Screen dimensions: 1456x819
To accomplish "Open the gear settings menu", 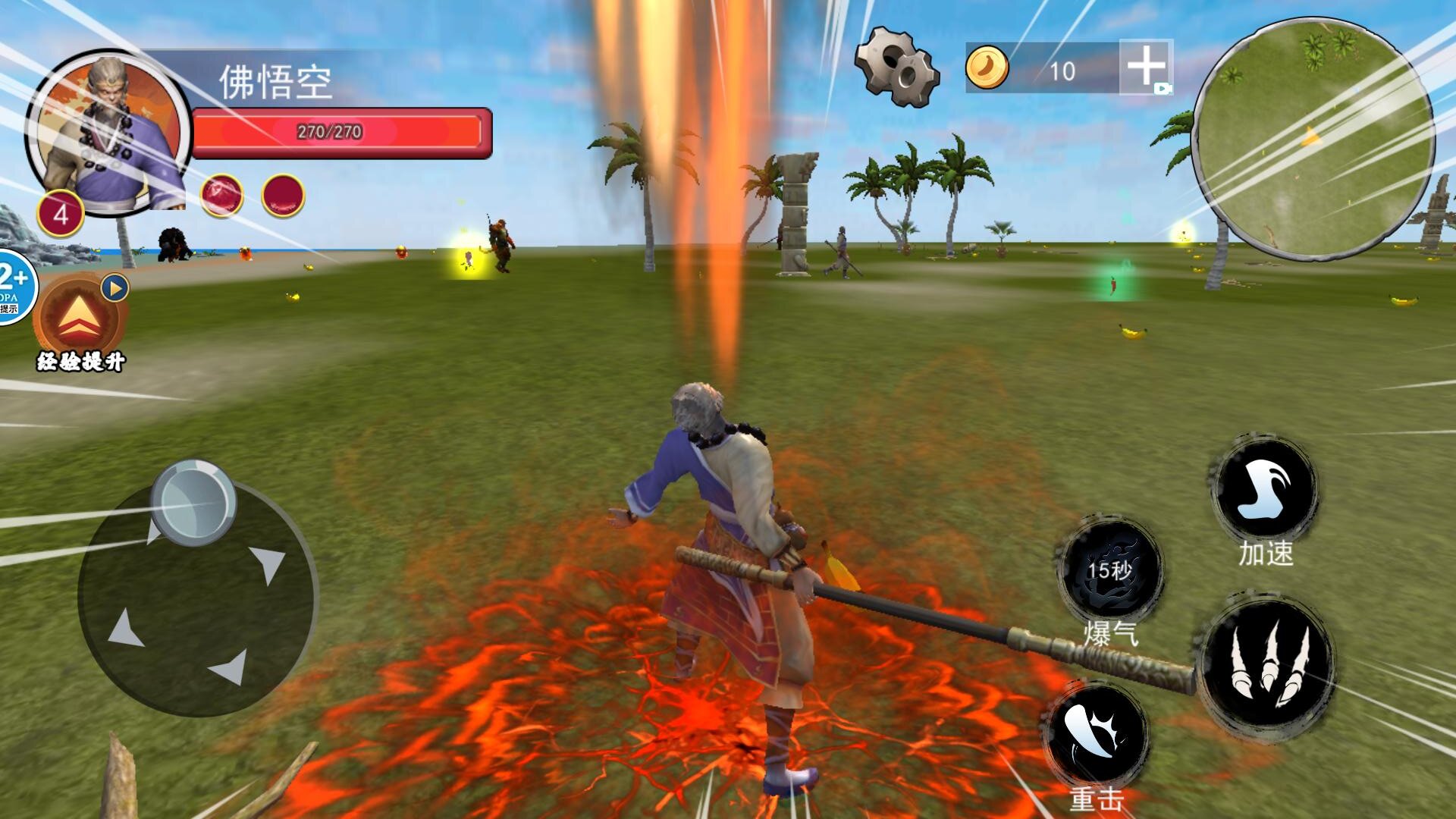I will 896,67.
